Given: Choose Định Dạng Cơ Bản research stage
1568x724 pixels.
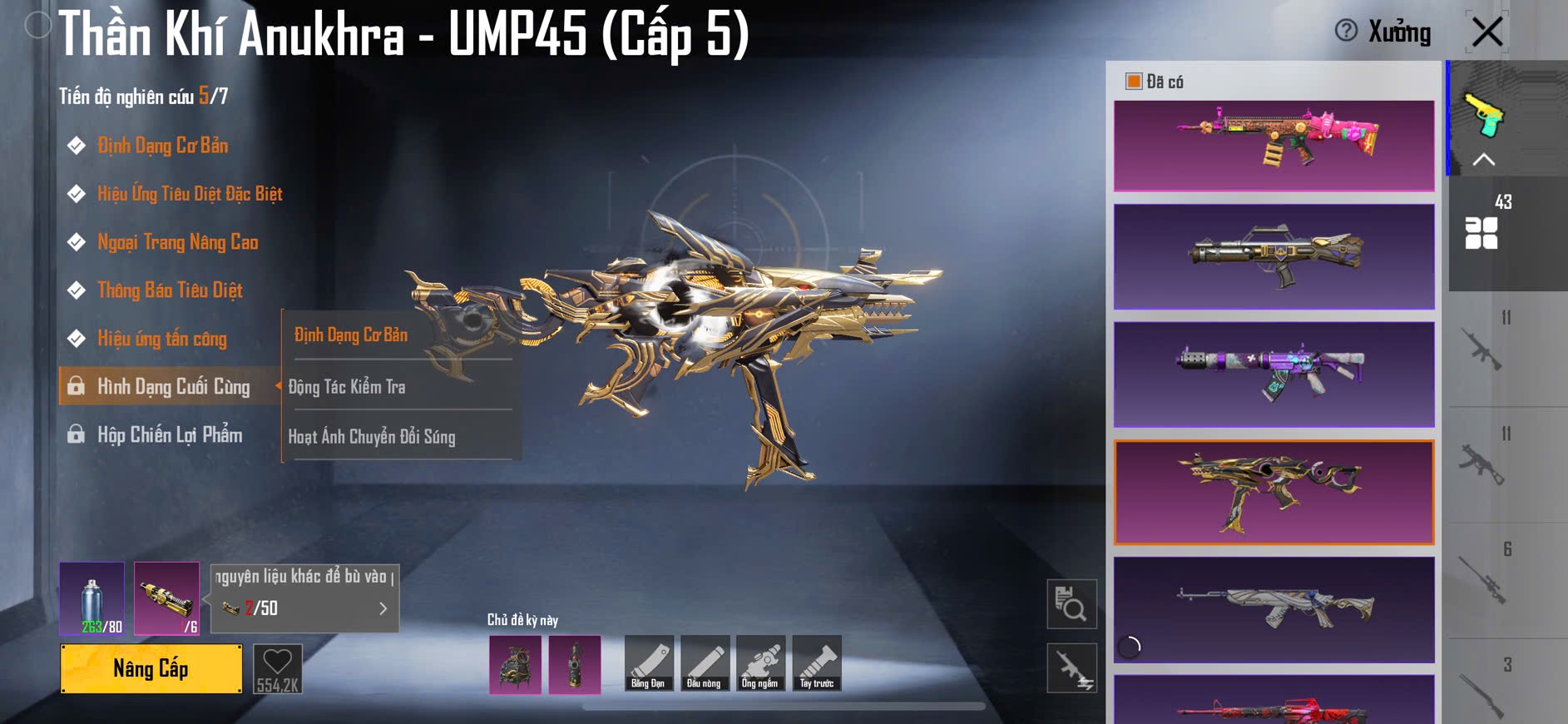Looking at the screenshot, I should [162, 146].
